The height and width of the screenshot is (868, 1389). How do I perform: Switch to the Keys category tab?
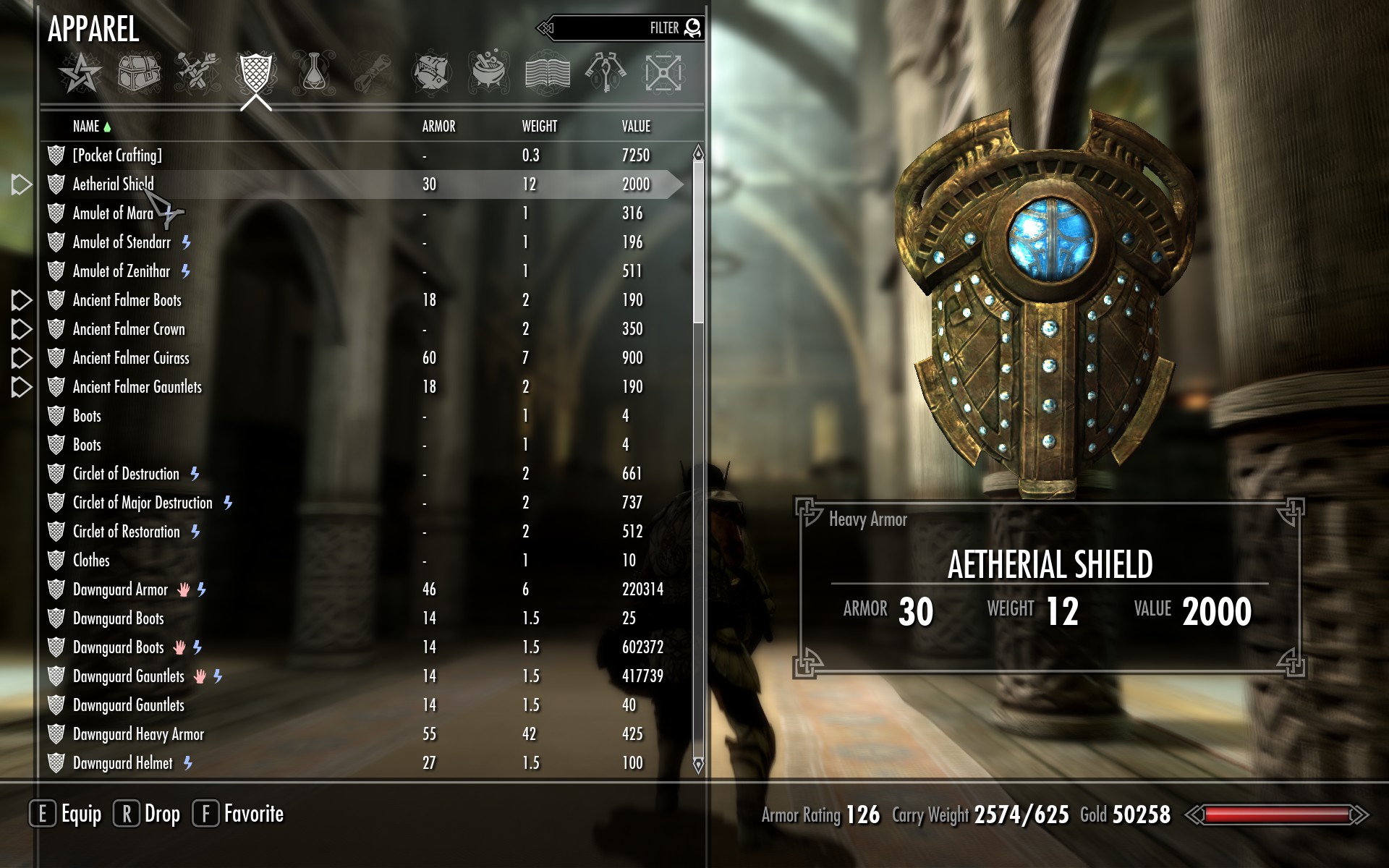606,73
